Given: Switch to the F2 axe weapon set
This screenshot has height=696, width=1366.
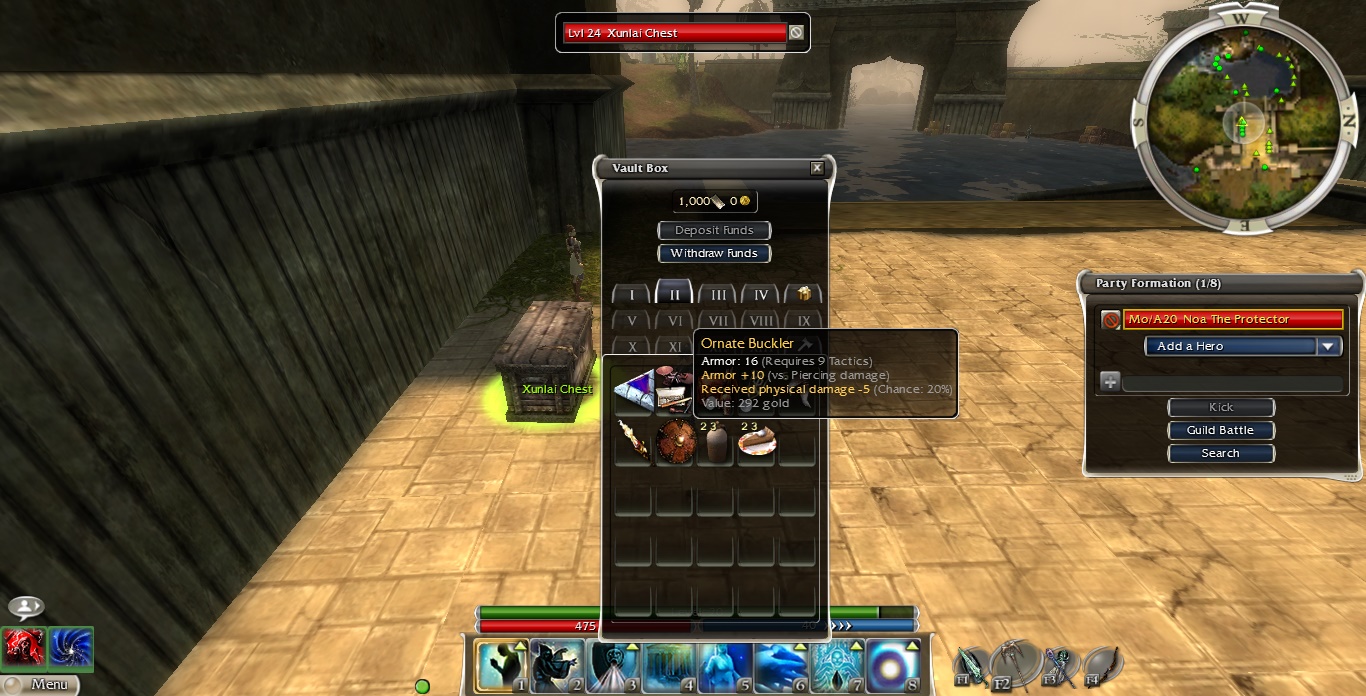Looking at the screenshot, I should (x=1017, y=664).
